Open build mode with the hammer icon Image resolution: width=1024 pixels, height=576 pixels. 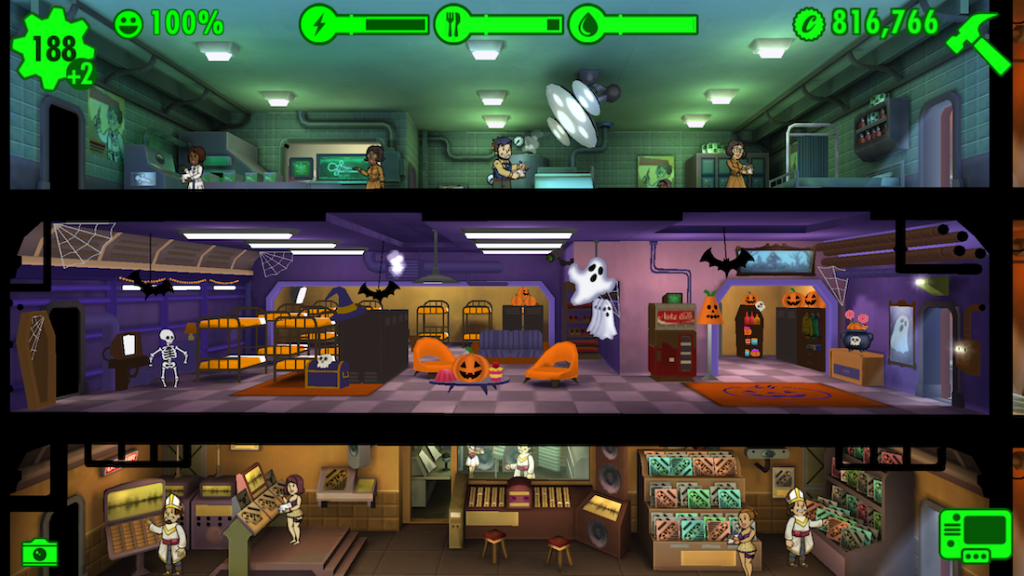[980, 43]
